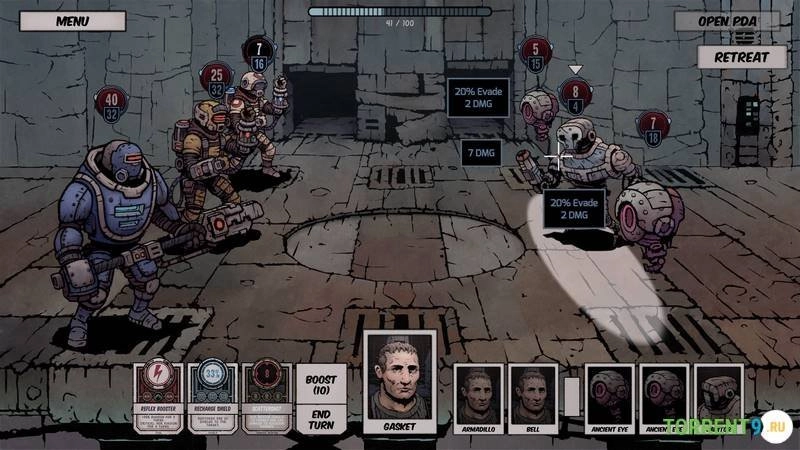Select Gasket's large portrait card
Viewport: 800px width, 450px height.
[398, 383]
